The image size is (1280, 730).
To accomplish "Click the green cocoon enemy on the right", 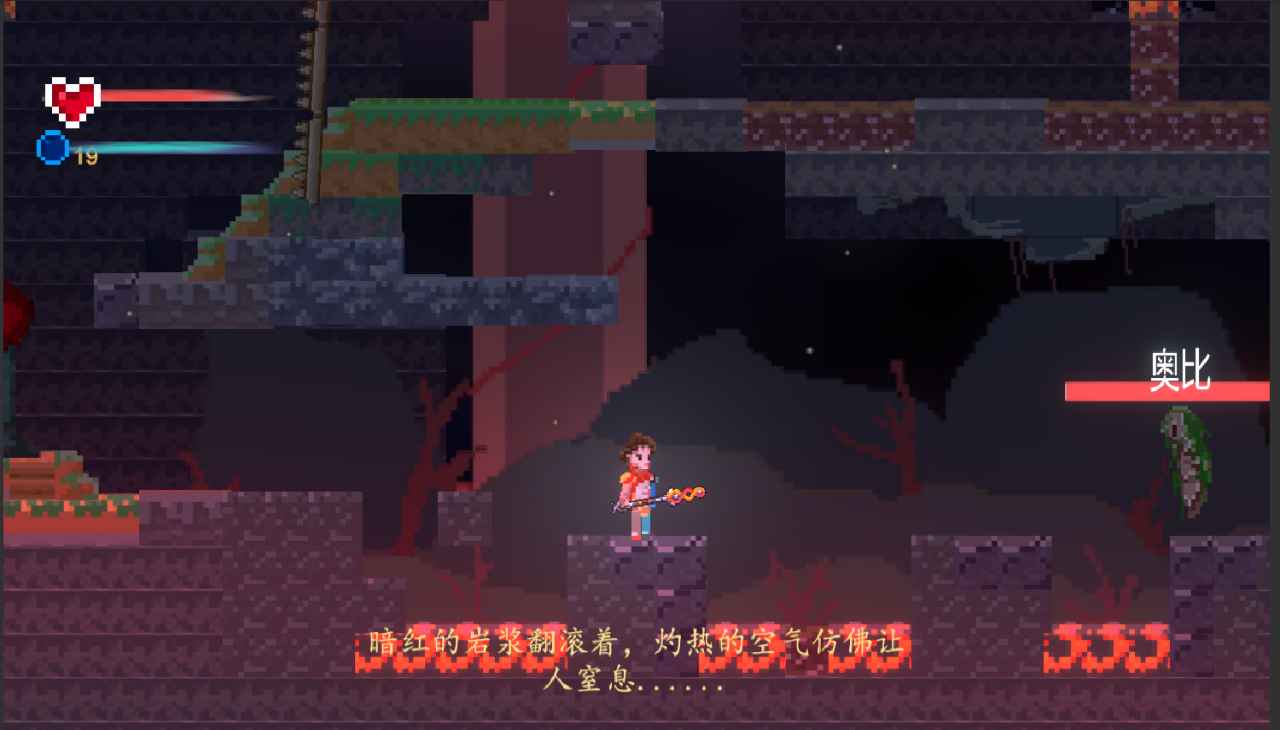I will (x=1183, y=465).
